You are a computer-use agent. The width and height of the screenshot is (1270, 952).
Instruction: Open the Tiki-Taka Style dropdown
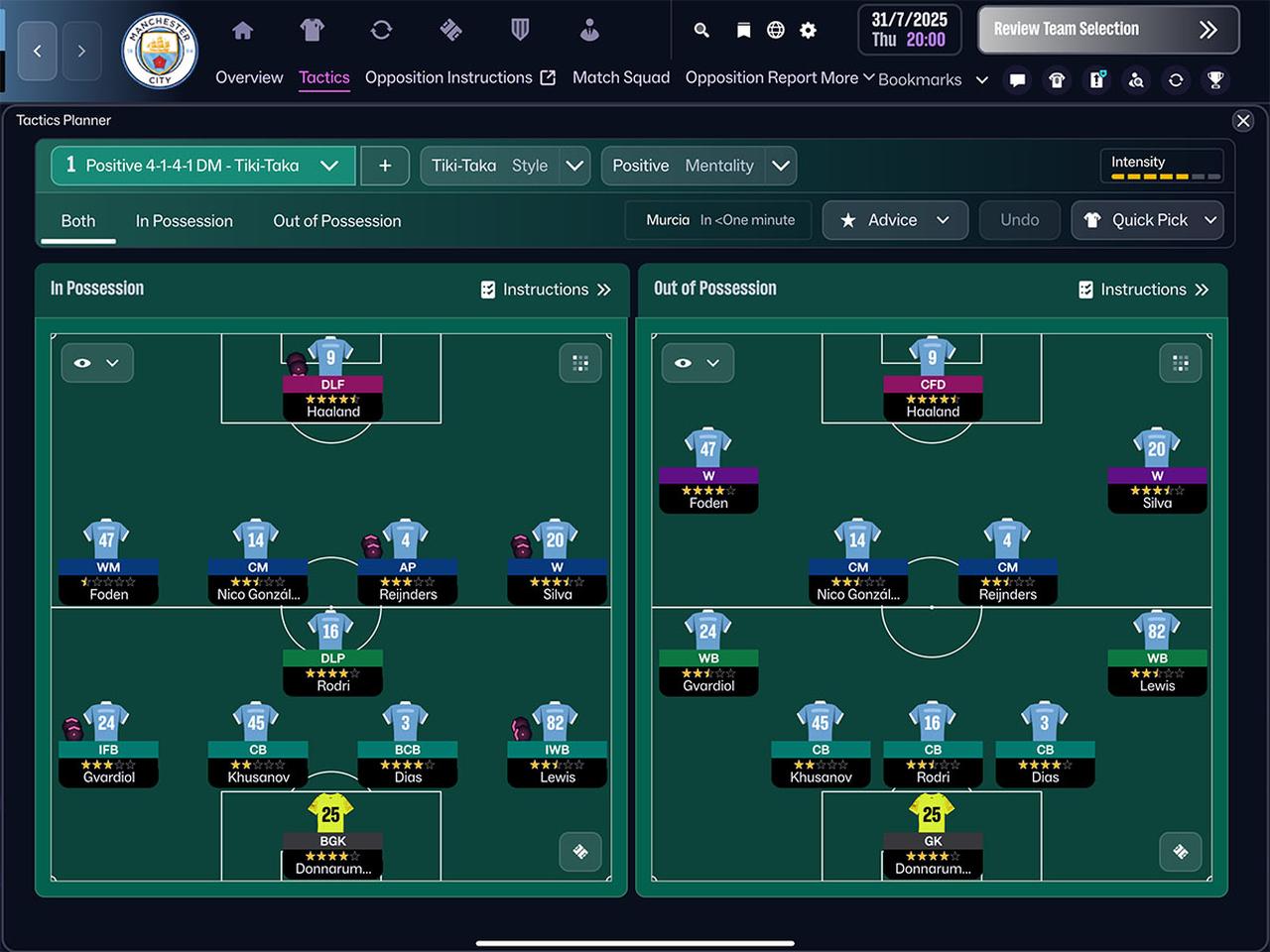point(573,166)
